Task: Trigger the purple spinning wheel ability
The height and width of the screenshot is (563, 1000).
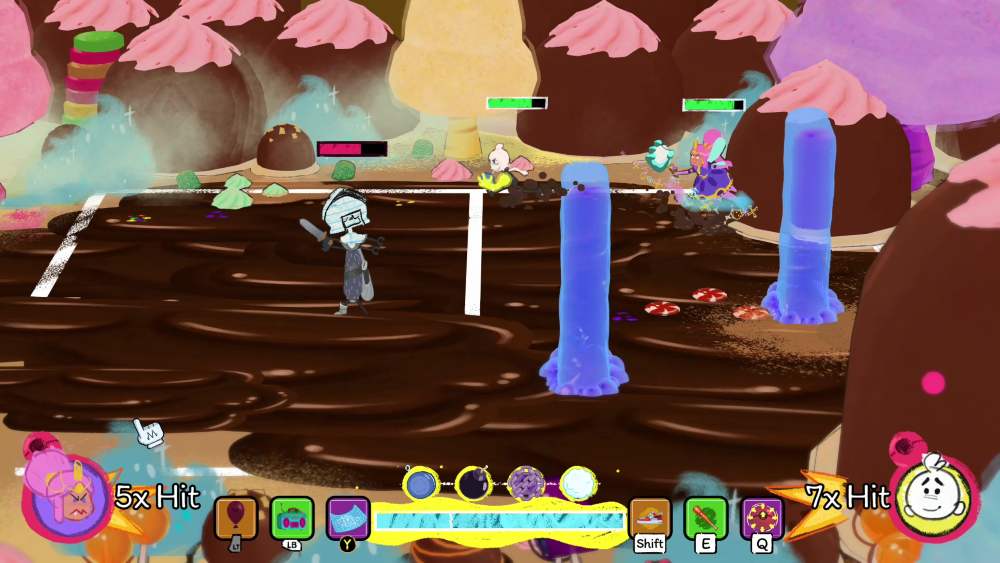Action: (762, 518)
